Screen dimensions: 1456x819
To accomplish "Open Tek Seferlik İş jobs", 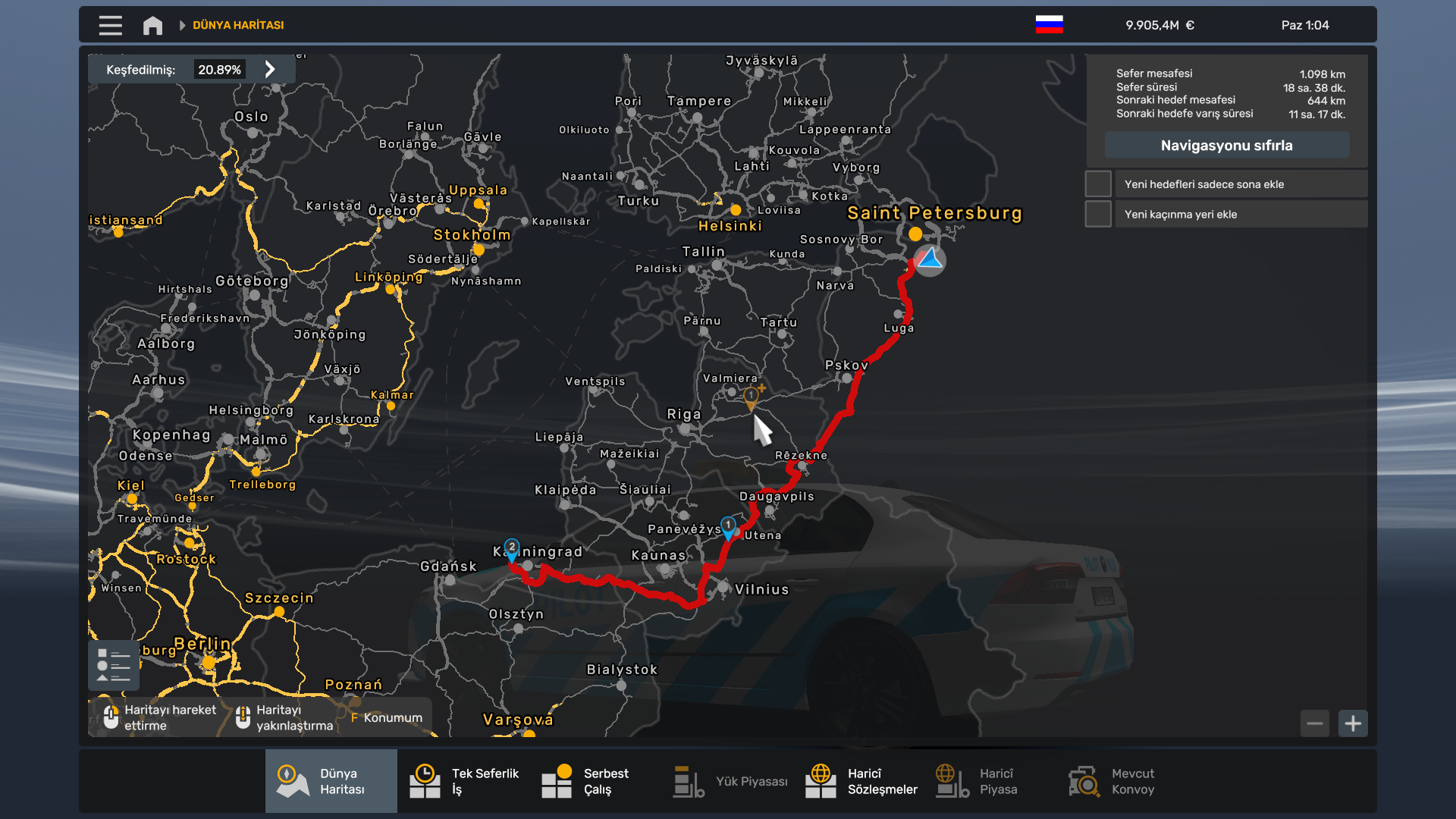I will point(463,781).
